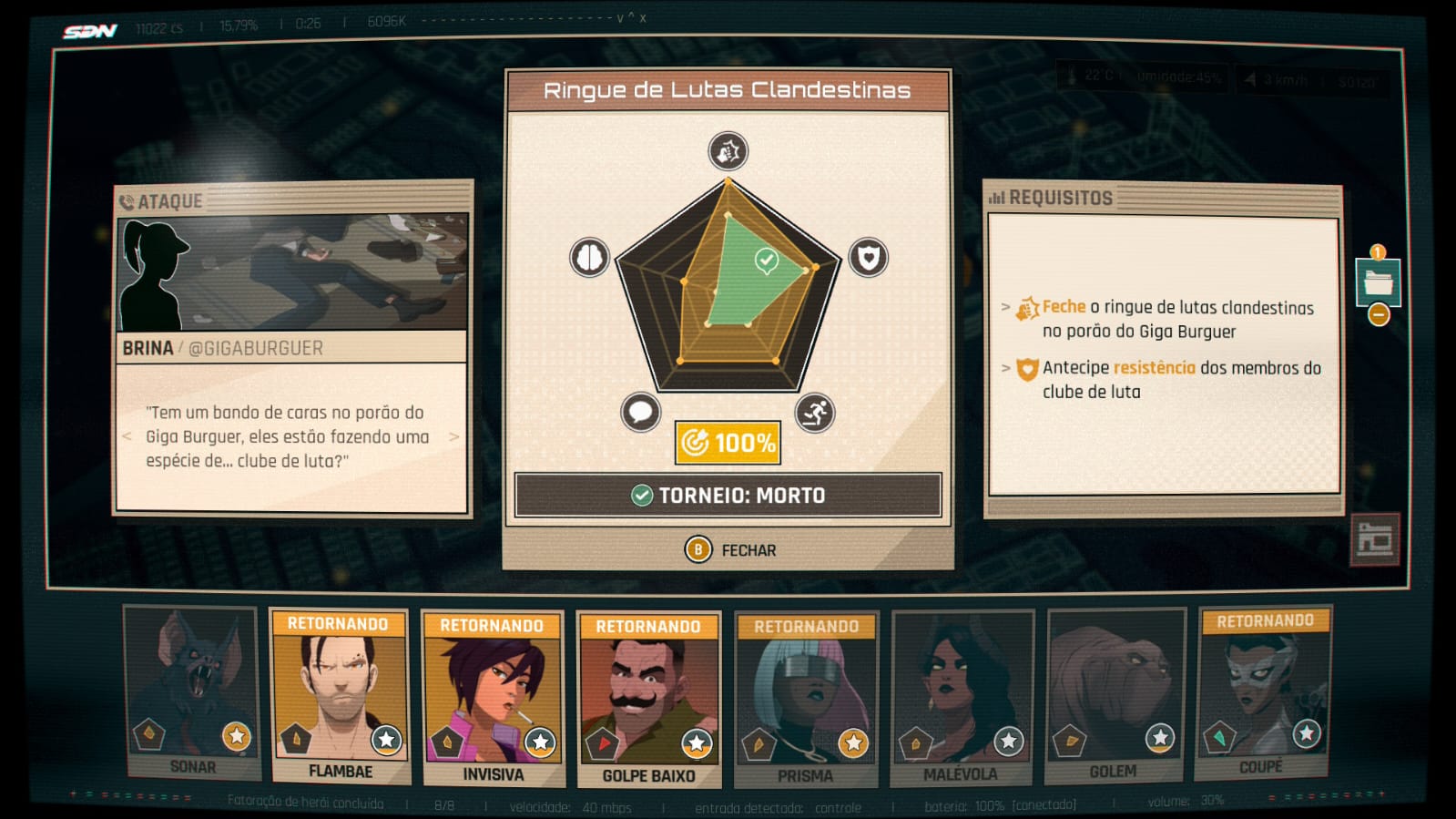This screenshot has width=1456, height=819.
Task: Close the panel with the Fechar button
Action: point(730,550)
